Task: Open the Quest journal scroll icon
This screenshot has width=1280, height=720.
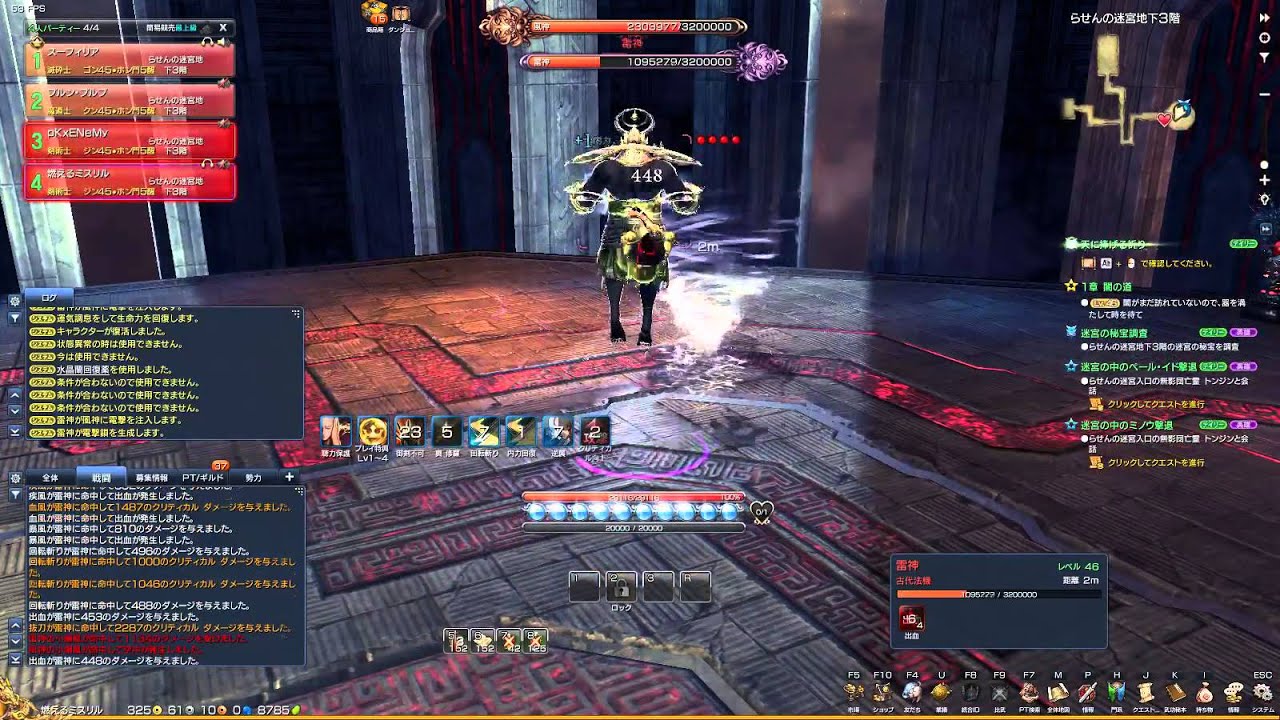Action: click(x=1146, y=692)
